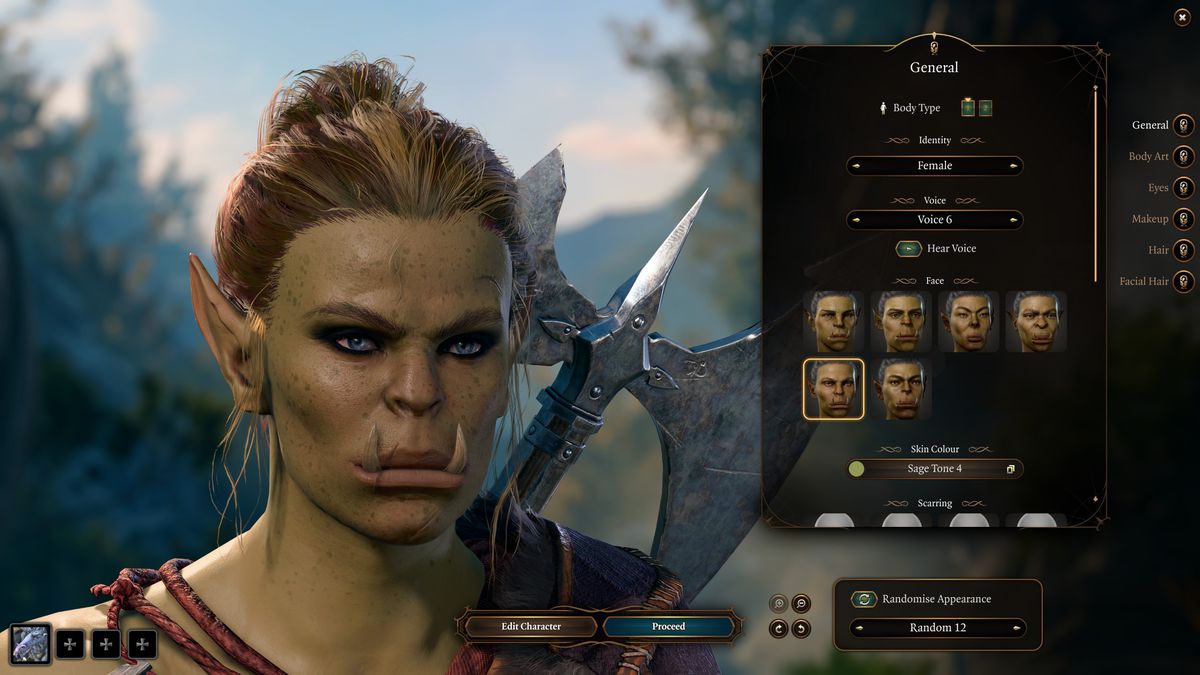Open the Sage Tone 4 skin colour picker
Screen dimensions: 1200x675
(x=1010, y=469)
